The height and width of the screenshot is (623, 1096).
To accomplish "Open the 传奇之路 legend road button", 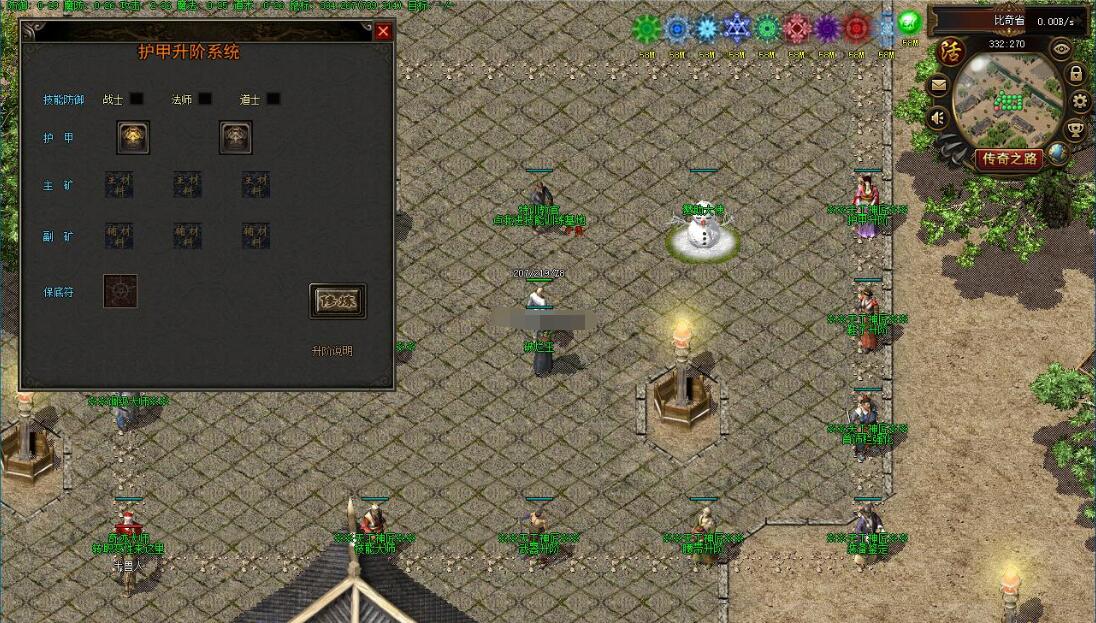I will pyautogui.click(x=1010, y=158).
